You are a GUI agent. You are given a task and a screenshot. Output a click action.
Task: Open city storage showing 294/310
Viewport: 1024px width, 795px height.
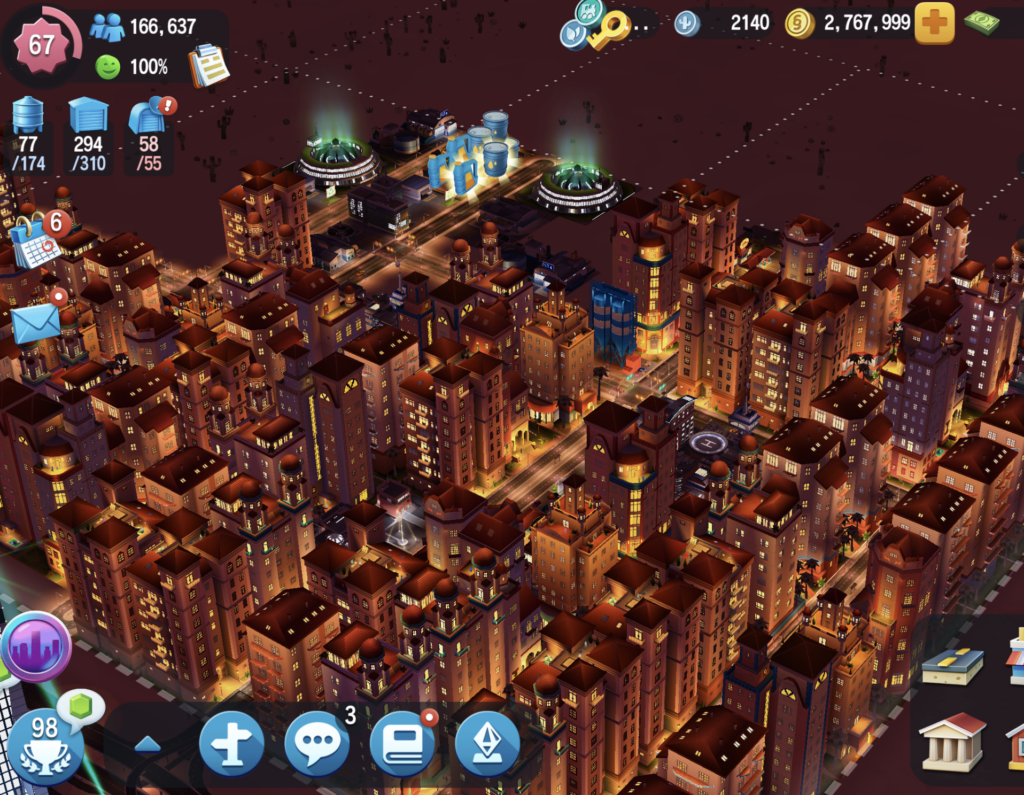click(88, 117)
